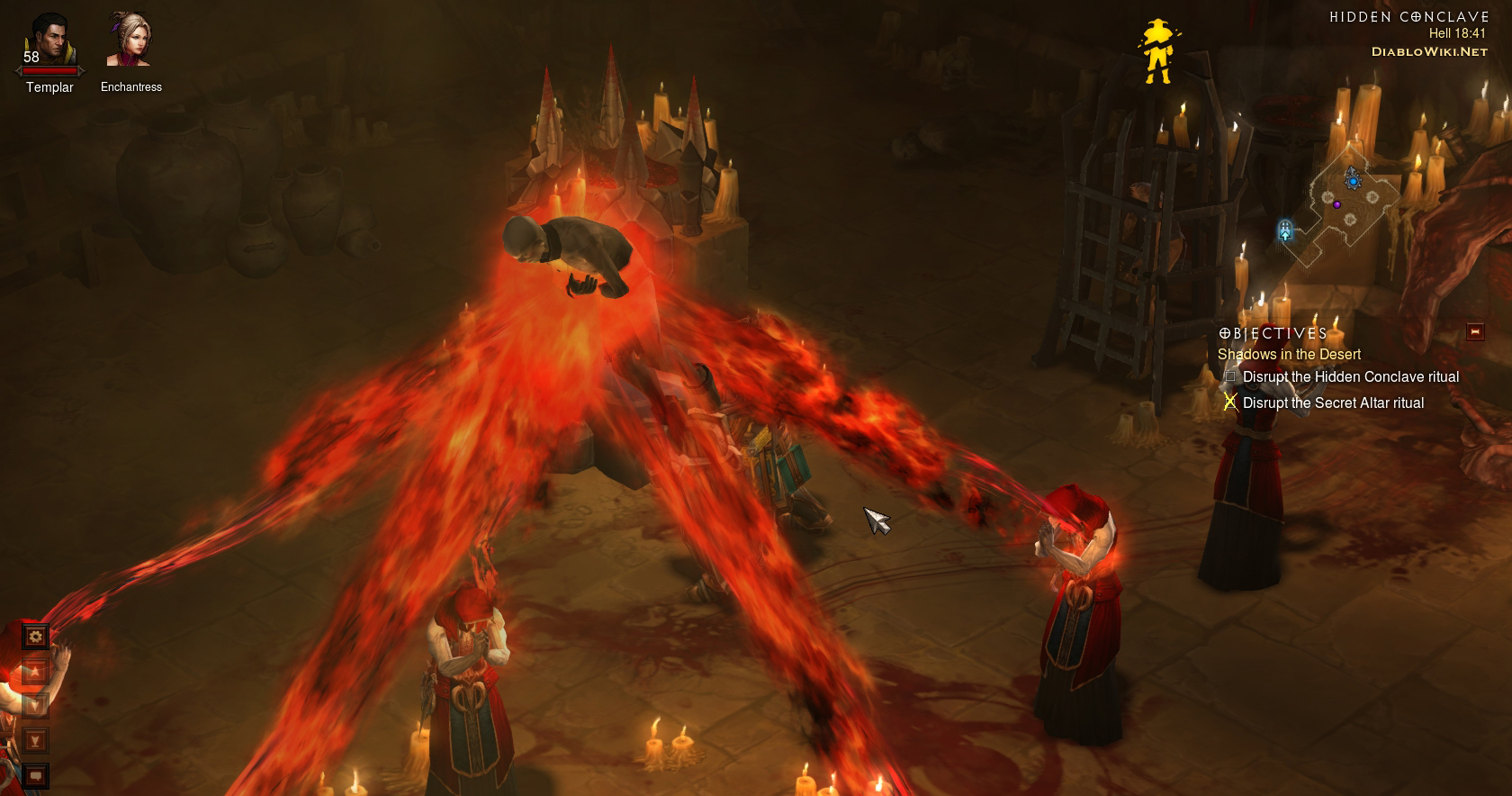This screenshot has height=796, width=1512.
Task: Open chat options with the gear button
Action: pyautogui.click(x=35, y=637)
